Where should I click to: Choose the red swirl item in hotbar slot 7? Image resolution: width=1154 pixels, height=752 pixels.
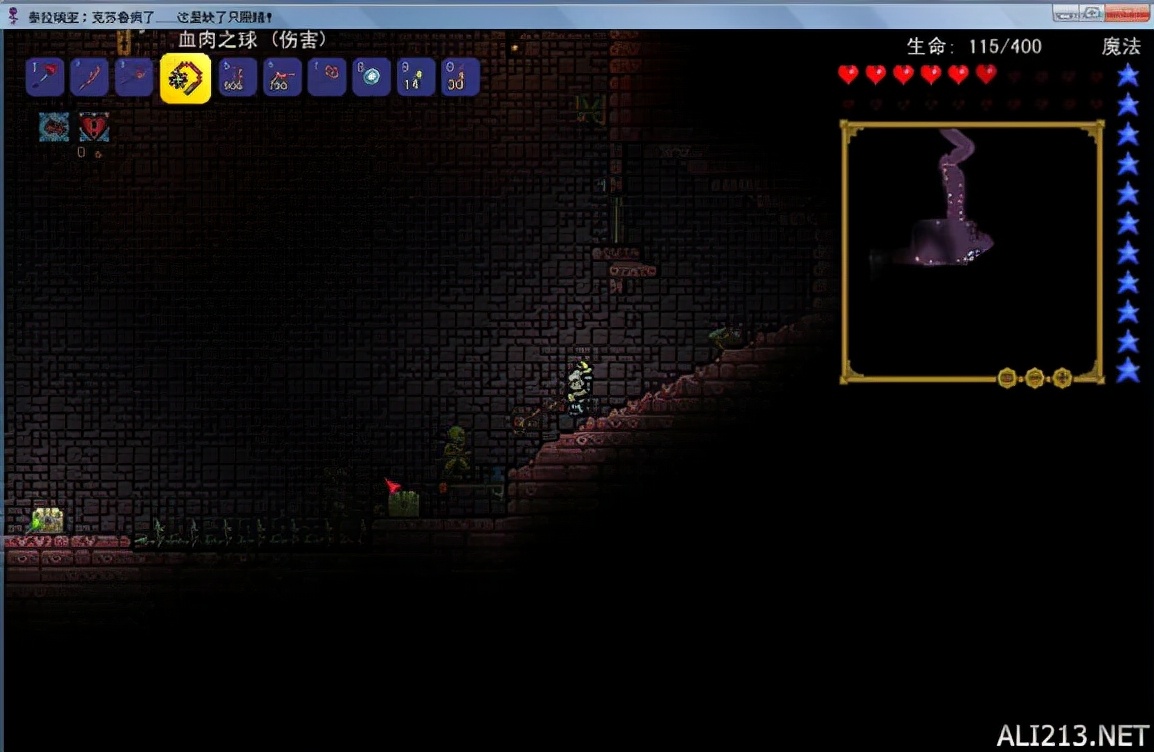point(327,77)
